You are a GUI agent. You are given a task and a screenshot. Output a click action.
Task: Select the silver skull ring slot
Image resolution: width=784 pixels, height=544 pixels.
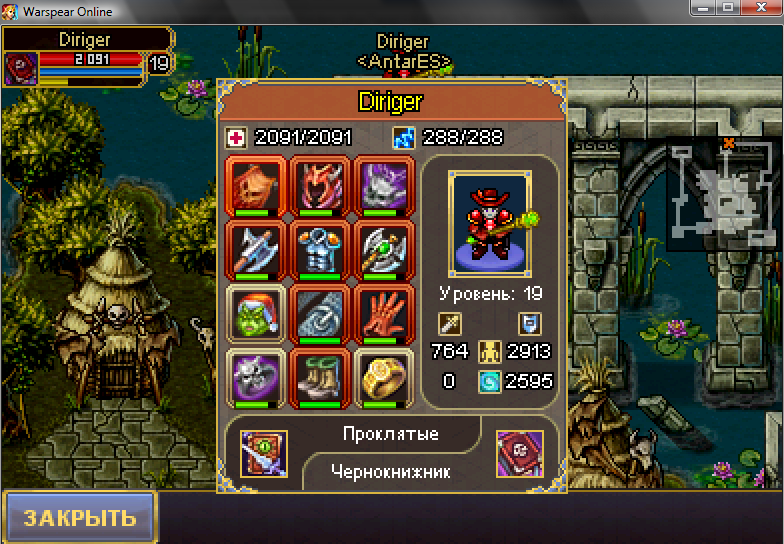click(257, 378)
